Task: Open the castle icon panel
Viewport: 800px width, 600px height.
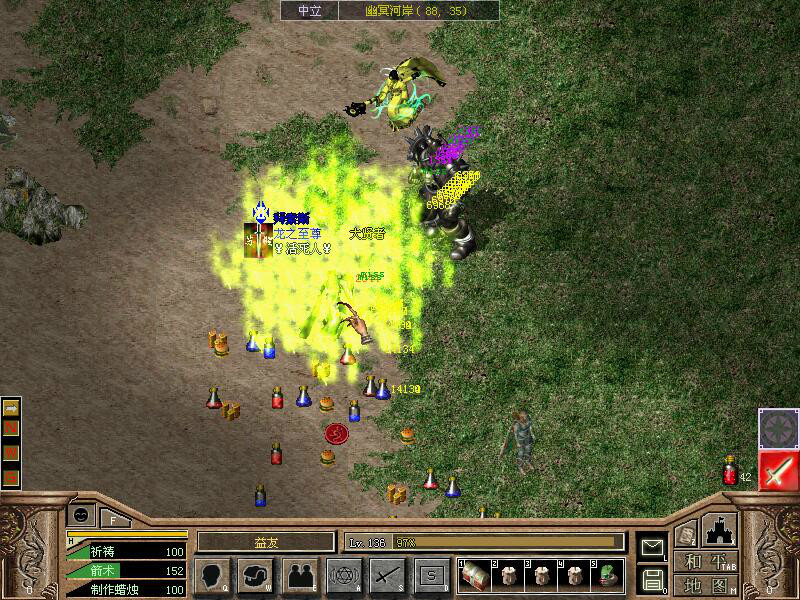Action: point(720,530)
